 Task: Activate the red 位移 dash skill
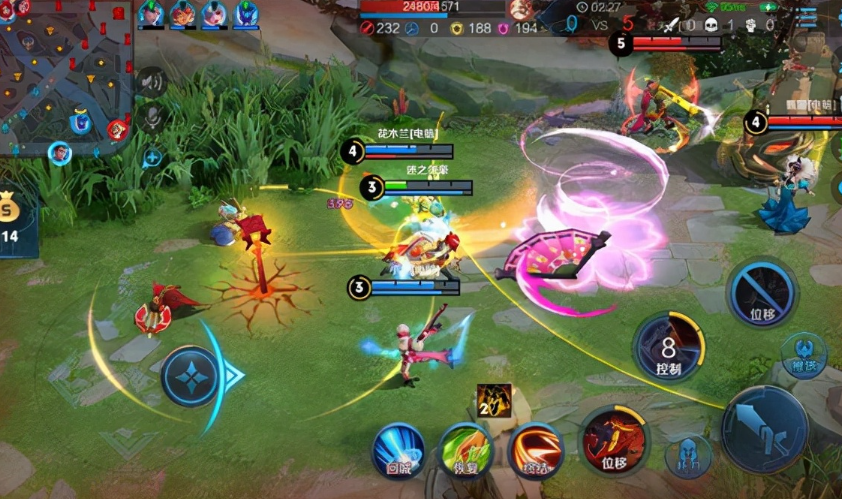point(612,440)
